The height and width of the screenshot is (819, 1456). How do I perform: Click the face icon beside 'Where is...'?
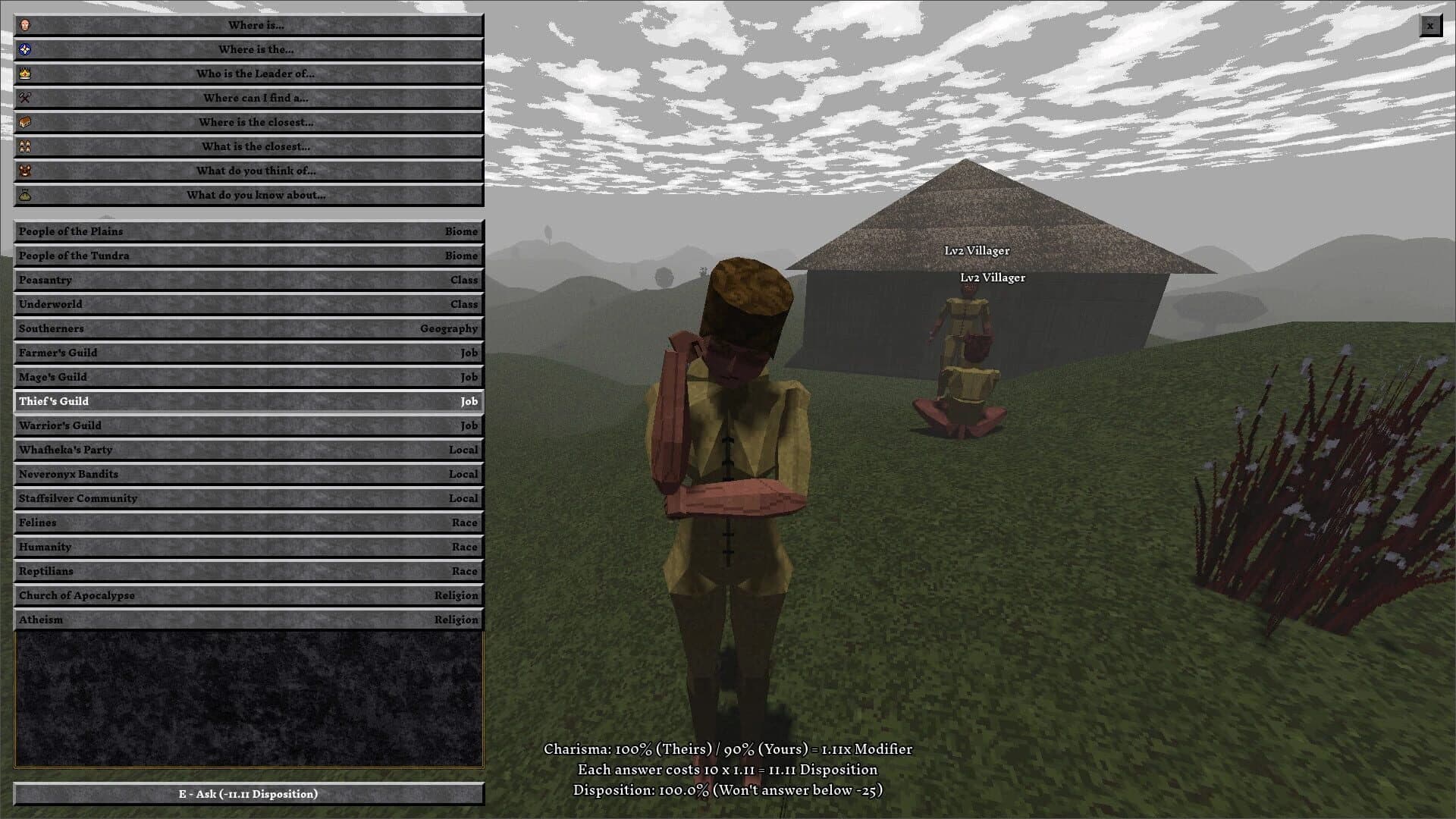point(24,25)
